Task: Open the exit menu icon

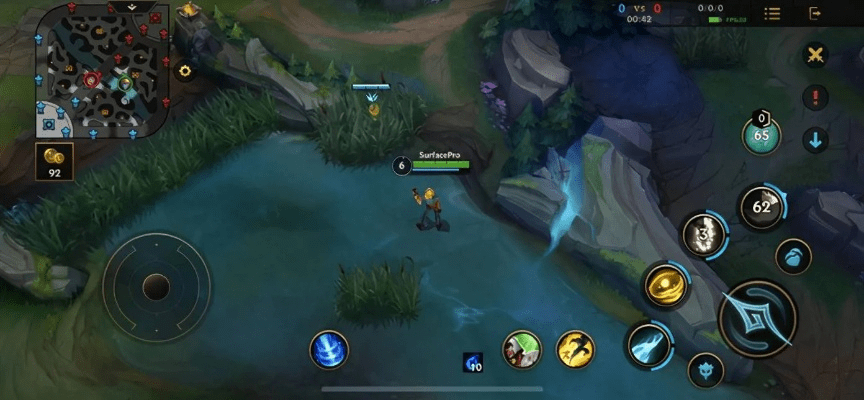Action: [815, 13]
